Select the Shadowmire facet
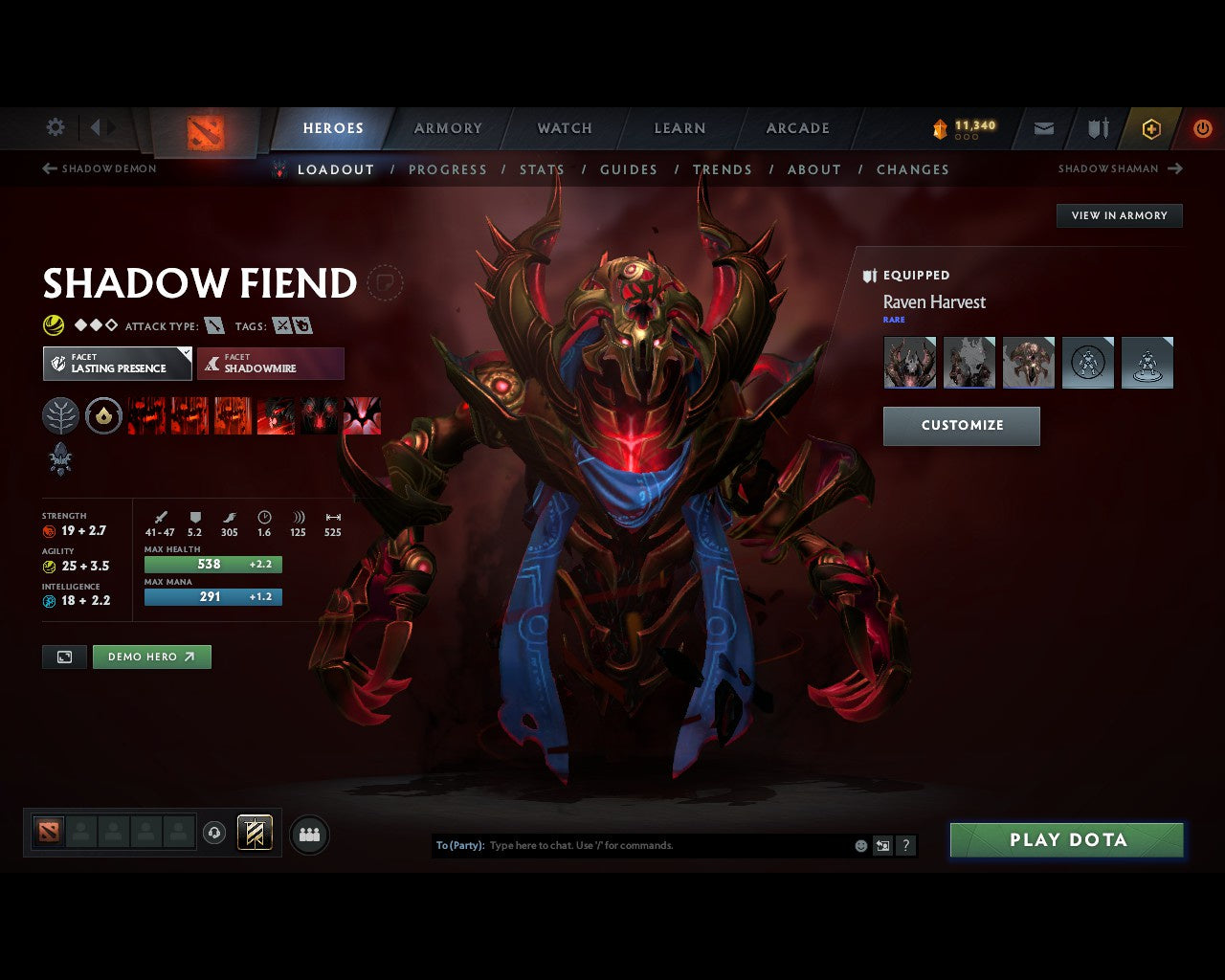The height and width of the screenshot is (980, 1225). point(271,364)
